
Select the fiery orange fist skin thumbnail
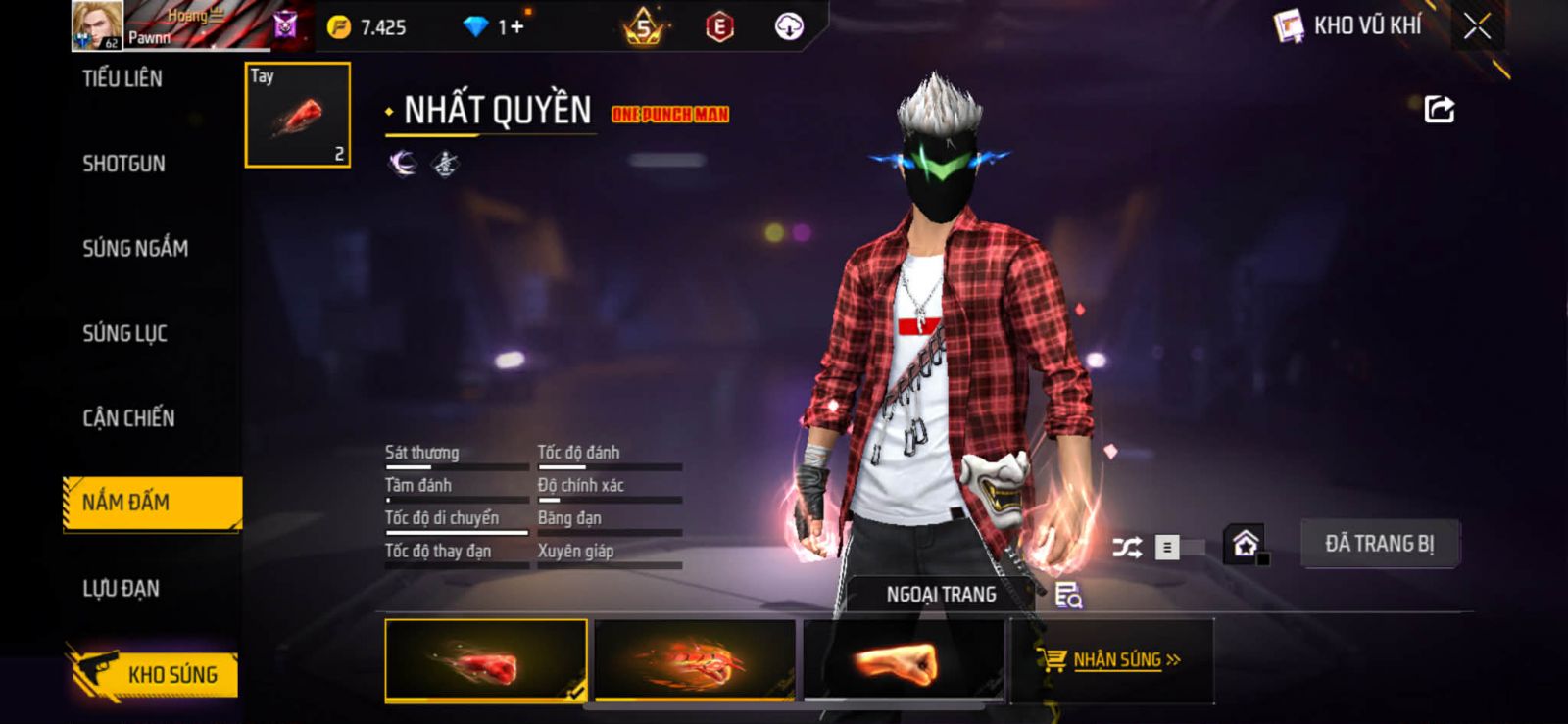click(694, 661)
